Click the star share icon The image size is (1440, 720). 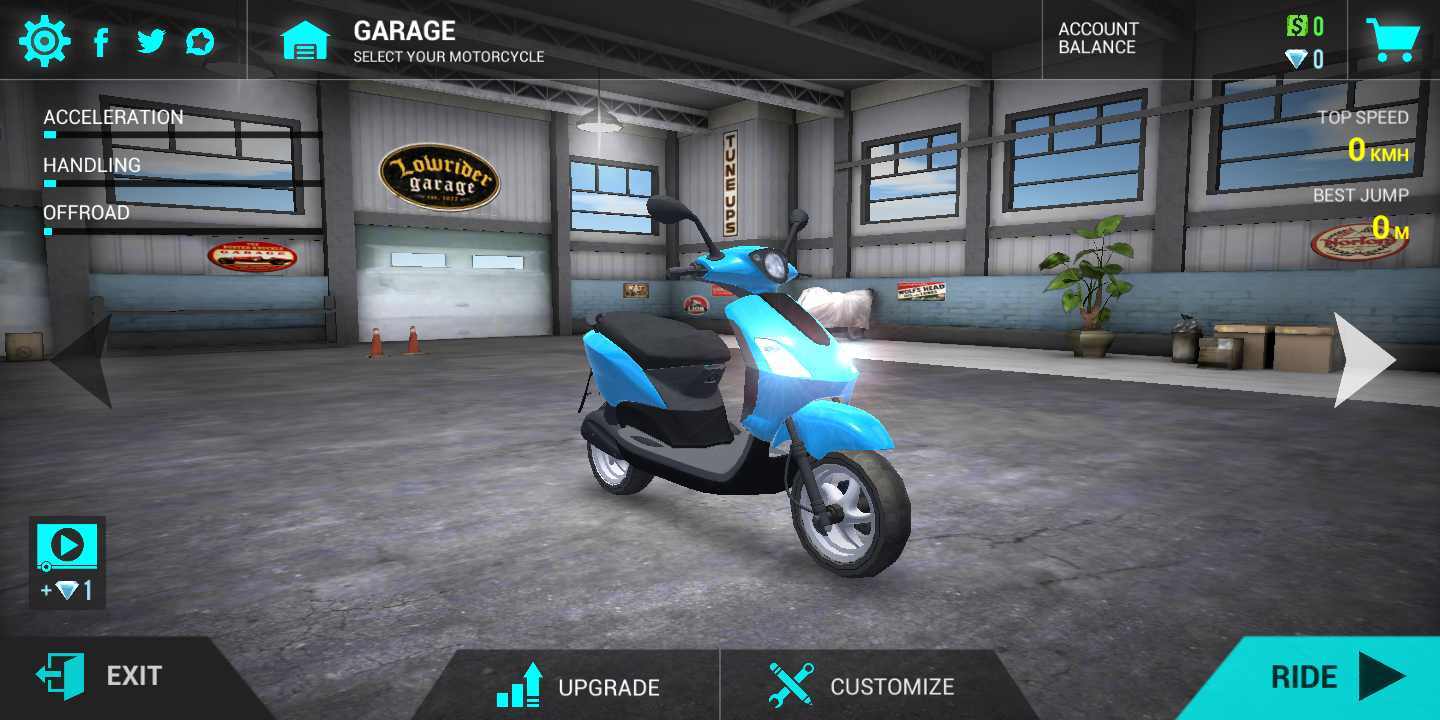(202, 40)
